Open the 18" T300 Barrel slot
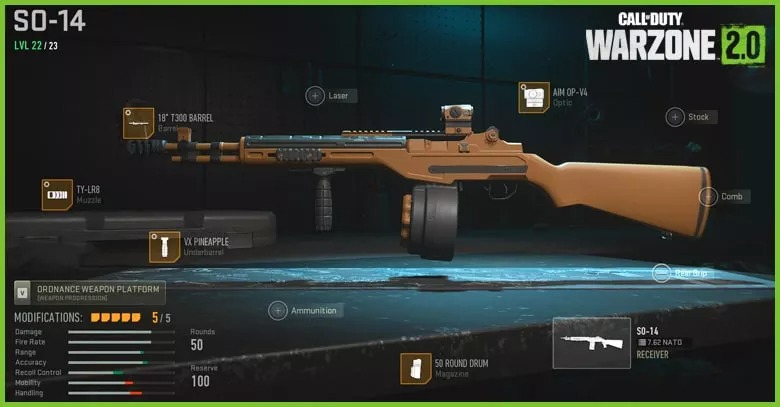 pyautogui.click(x=139, y=122)
